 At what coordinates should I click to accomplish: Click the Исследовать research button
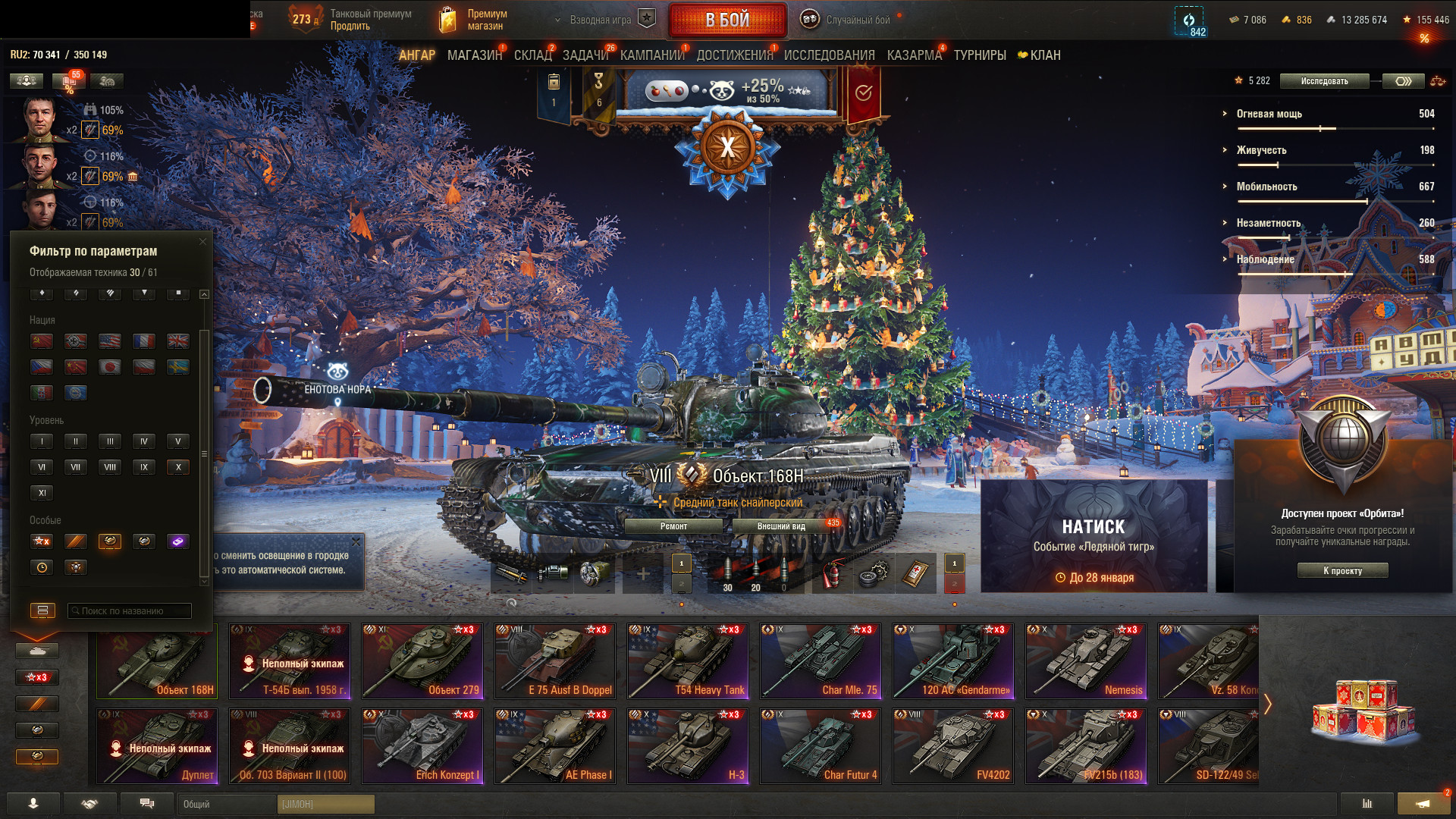[x=1324, y=81]
